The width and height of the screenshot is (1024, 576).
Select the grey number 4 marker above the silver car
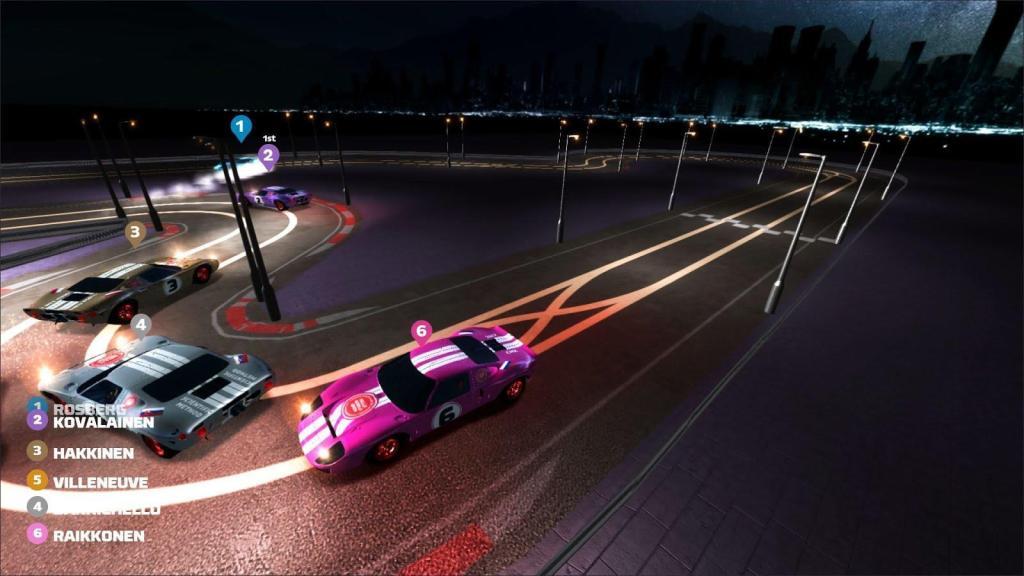[140, 324]
